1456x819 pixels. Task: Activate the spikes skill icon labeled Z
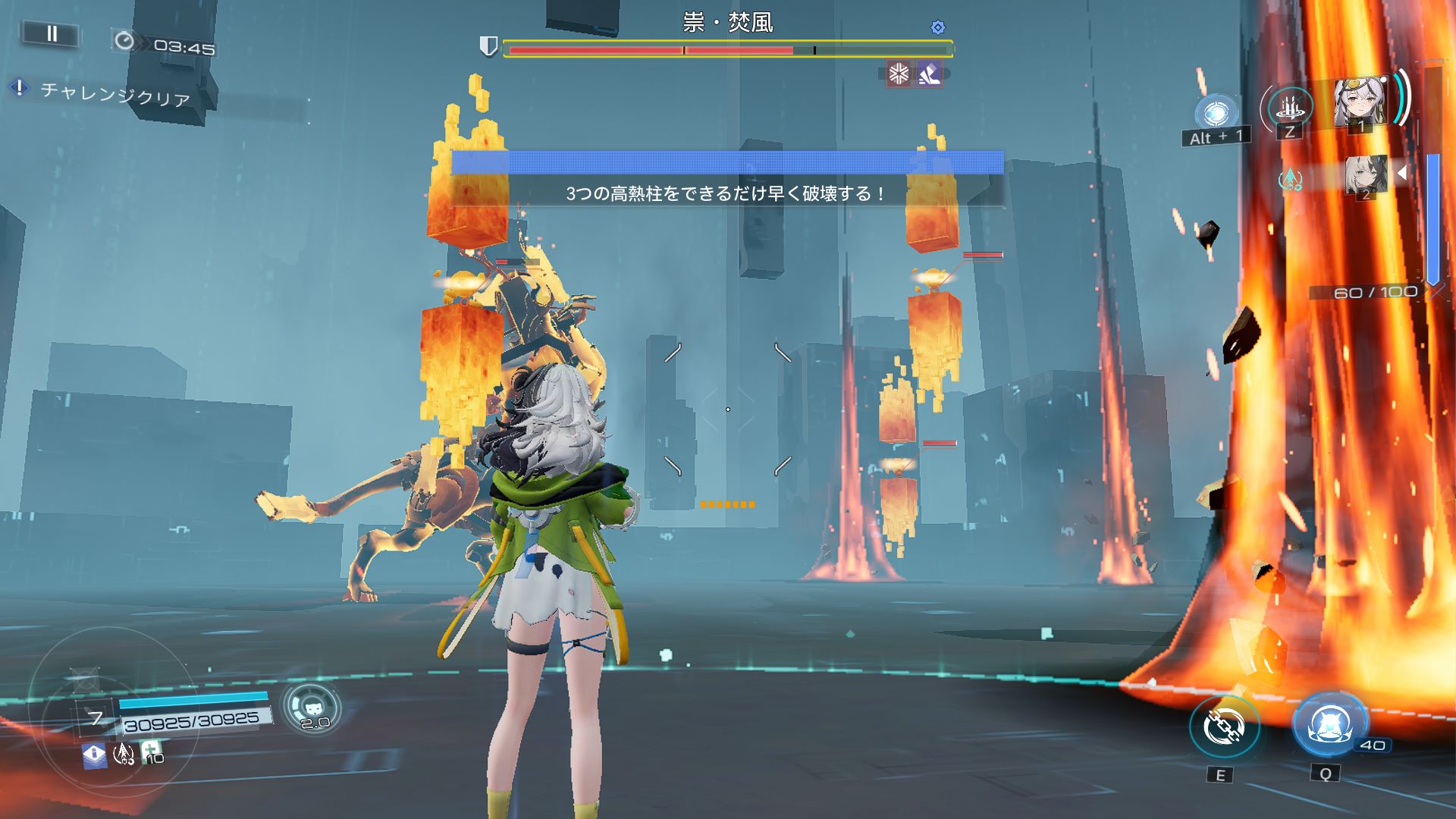click(x=1289, y=107)
